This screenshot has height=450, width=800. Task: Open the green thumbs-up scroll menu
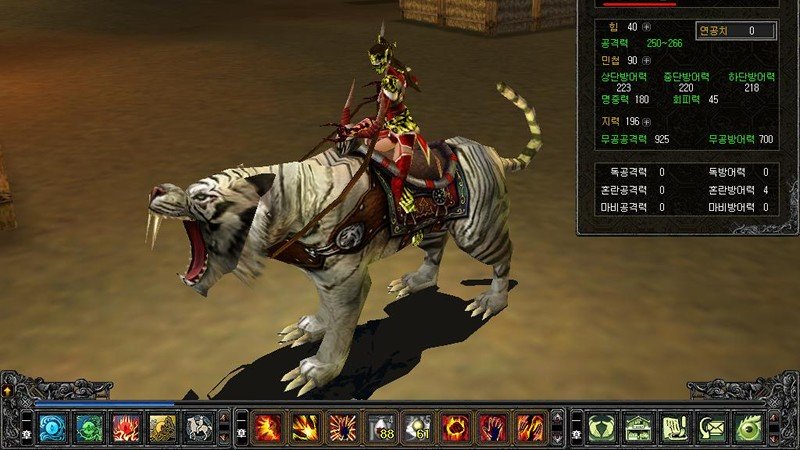(675, 428)
